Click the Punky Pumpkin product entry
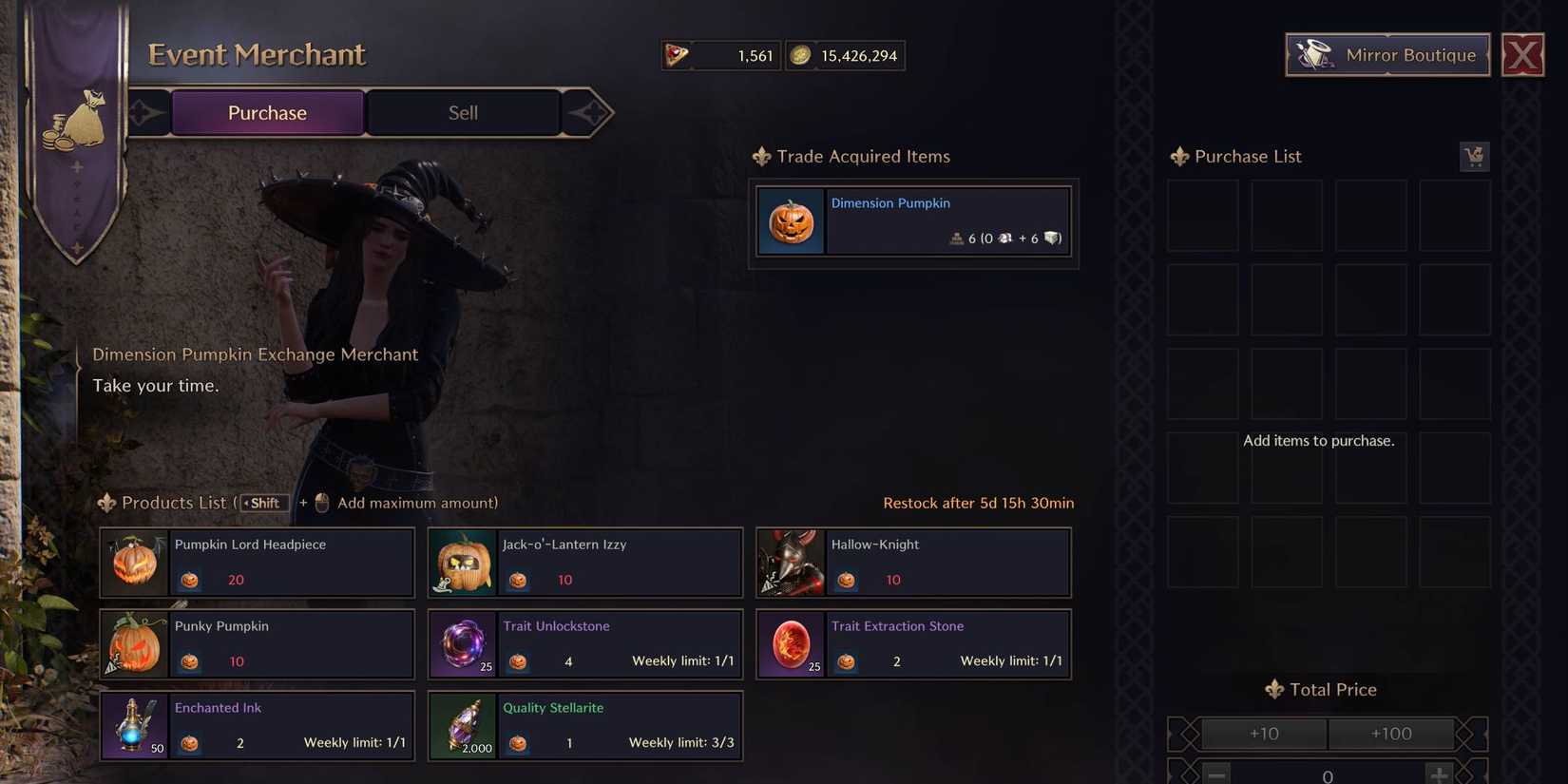Viewport: 1568px width, 784px height. pyautogui.click(x=257, y=643)
